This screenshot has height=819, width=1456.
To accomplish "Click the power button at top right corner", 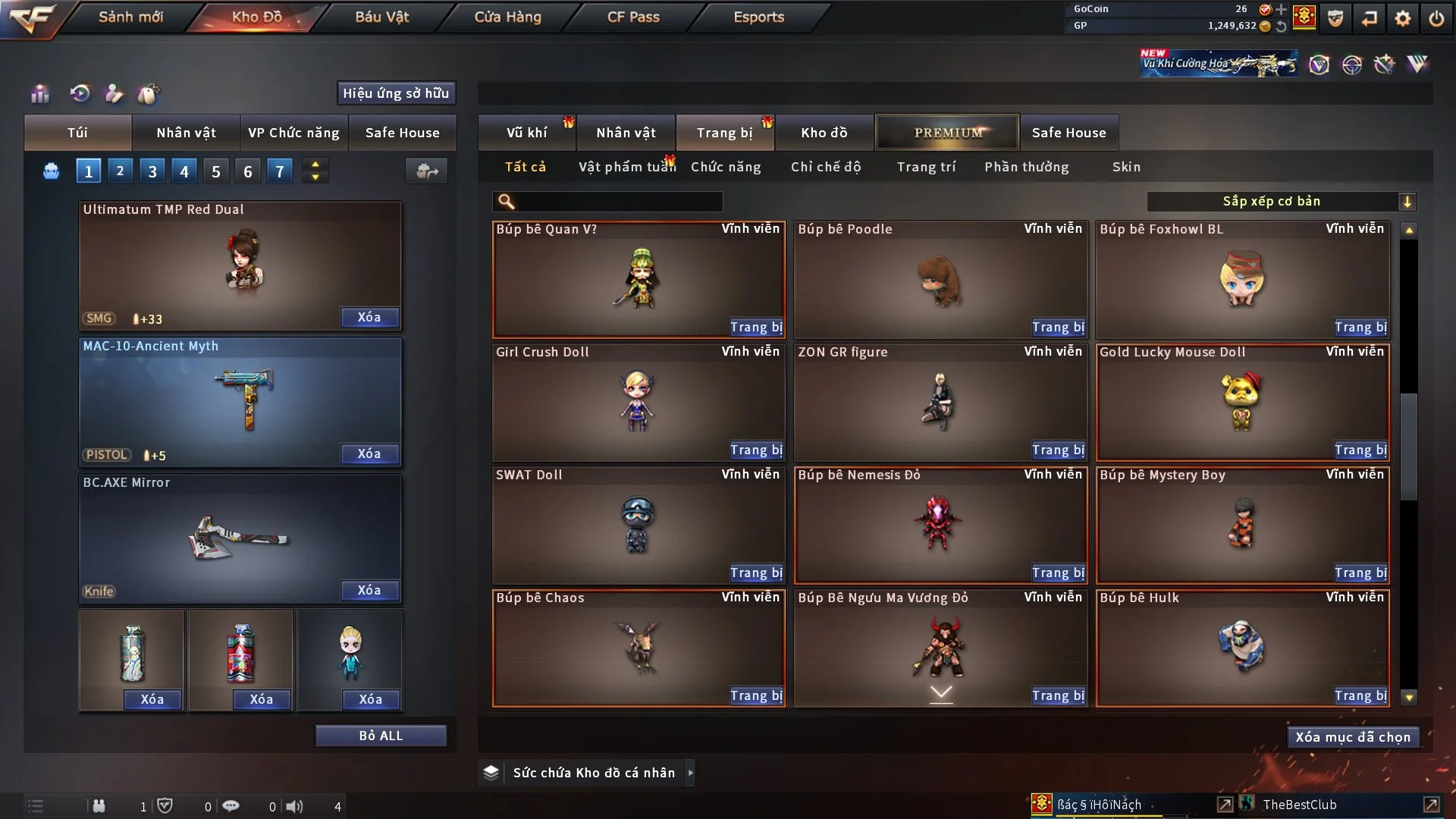I will click(x=1436, y=17).
